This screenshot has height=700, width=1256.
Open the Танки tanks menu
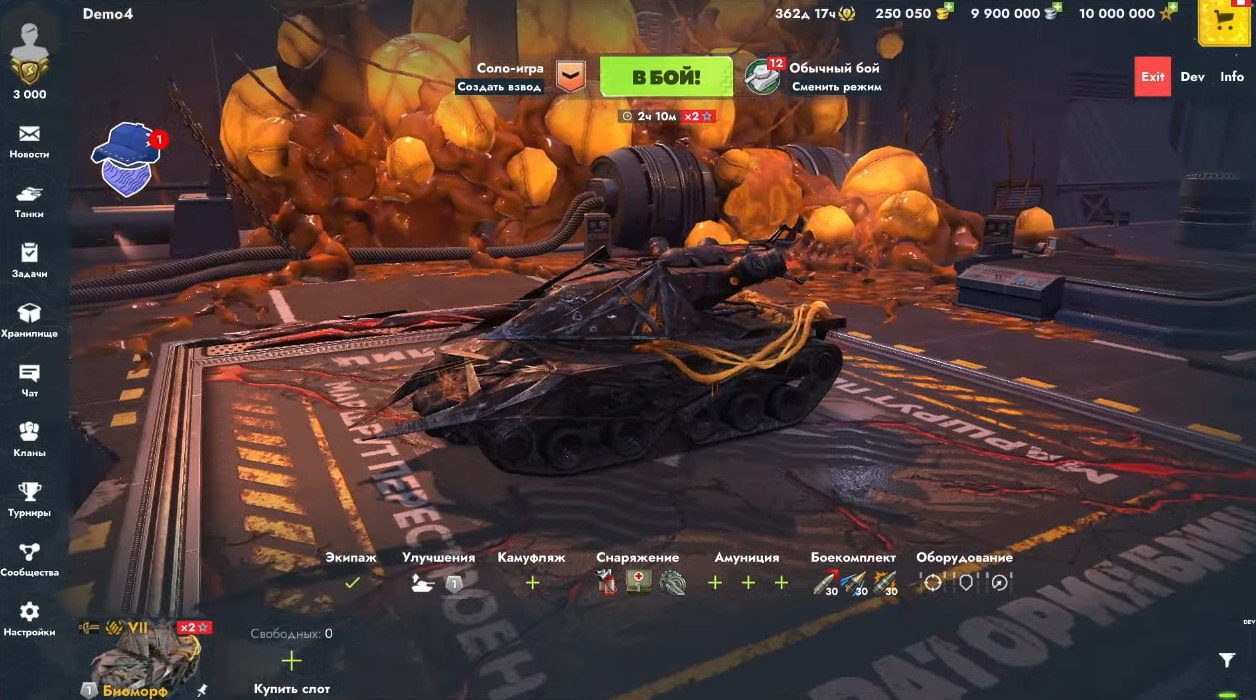click(x=29, y=201)
